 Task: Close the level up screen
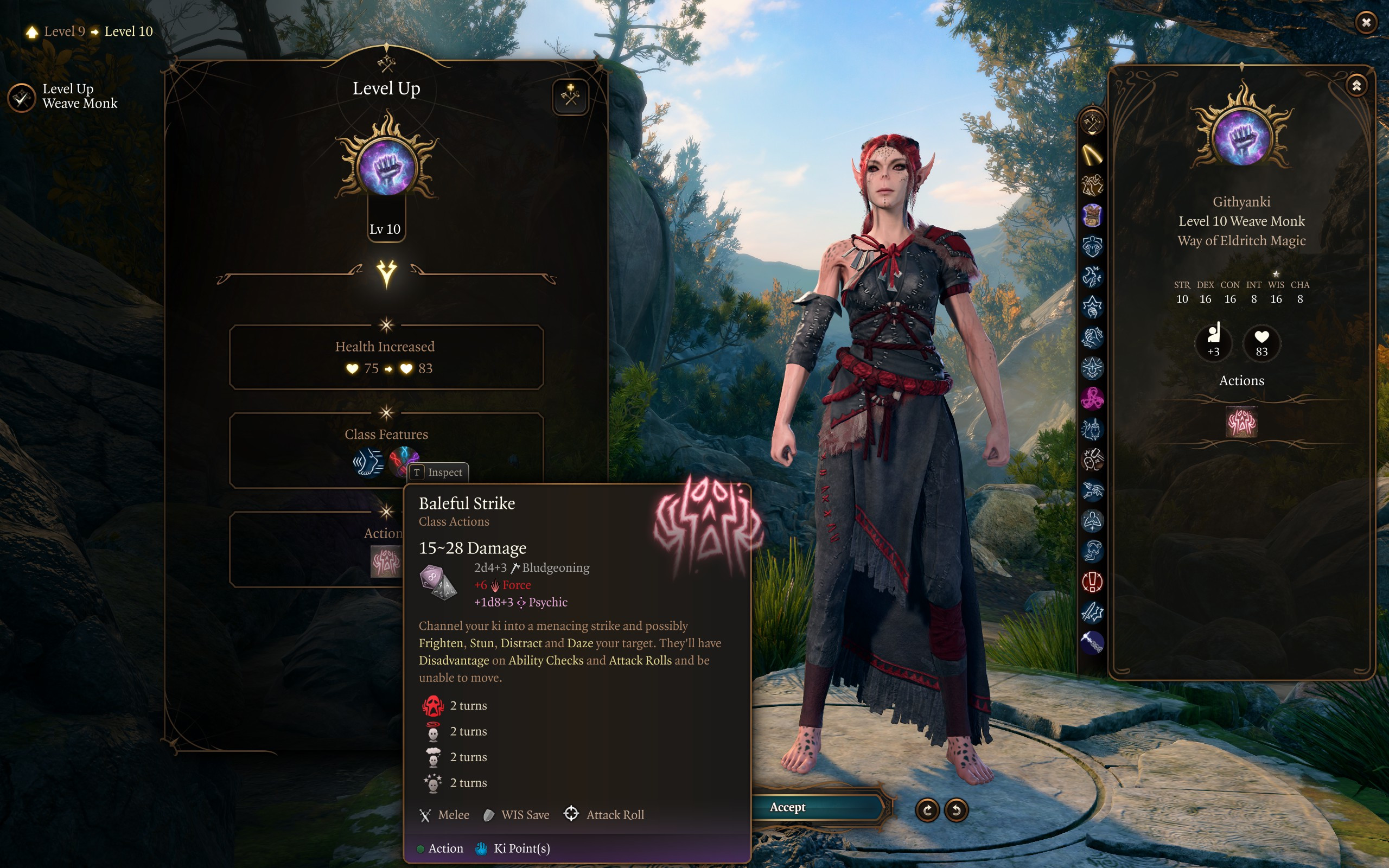point(1366,22)
